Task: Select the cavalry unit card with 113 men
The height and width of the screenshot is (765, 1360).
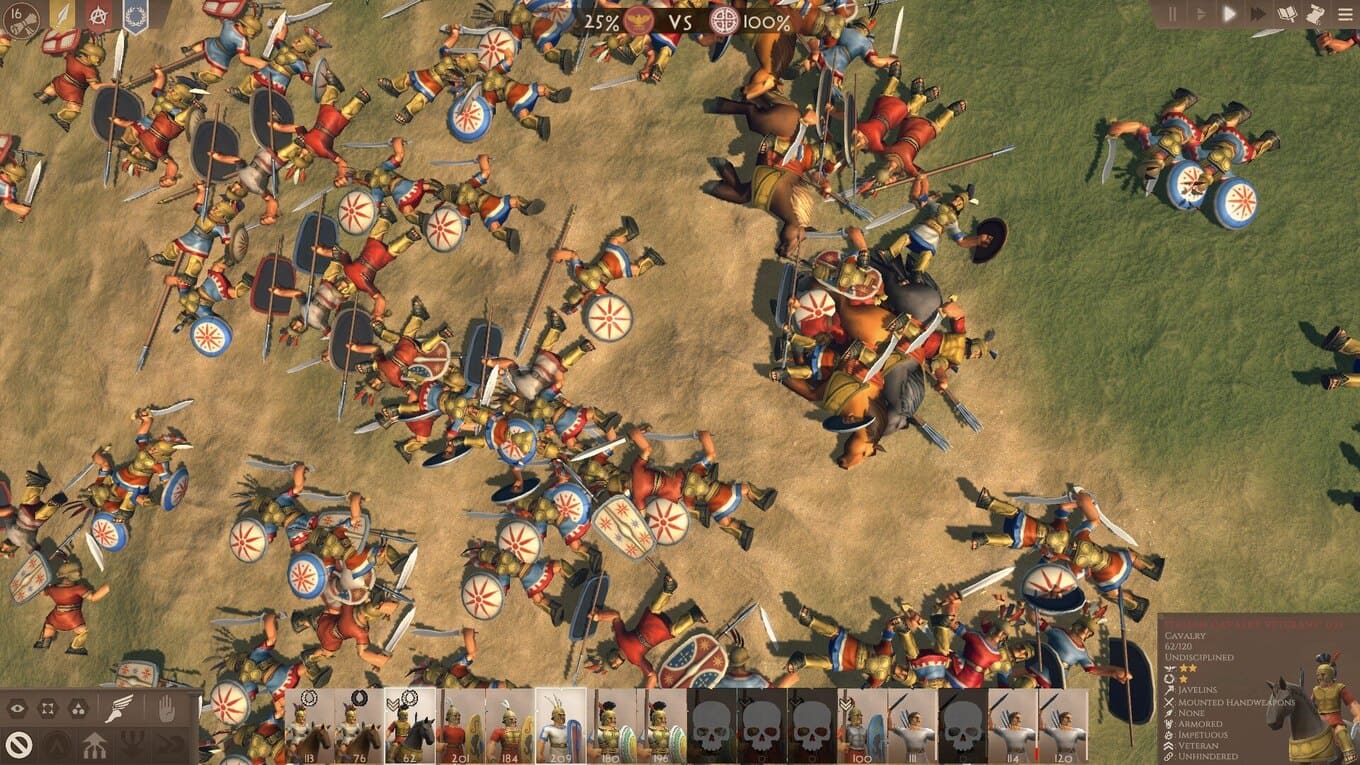Action: (309, 726)
